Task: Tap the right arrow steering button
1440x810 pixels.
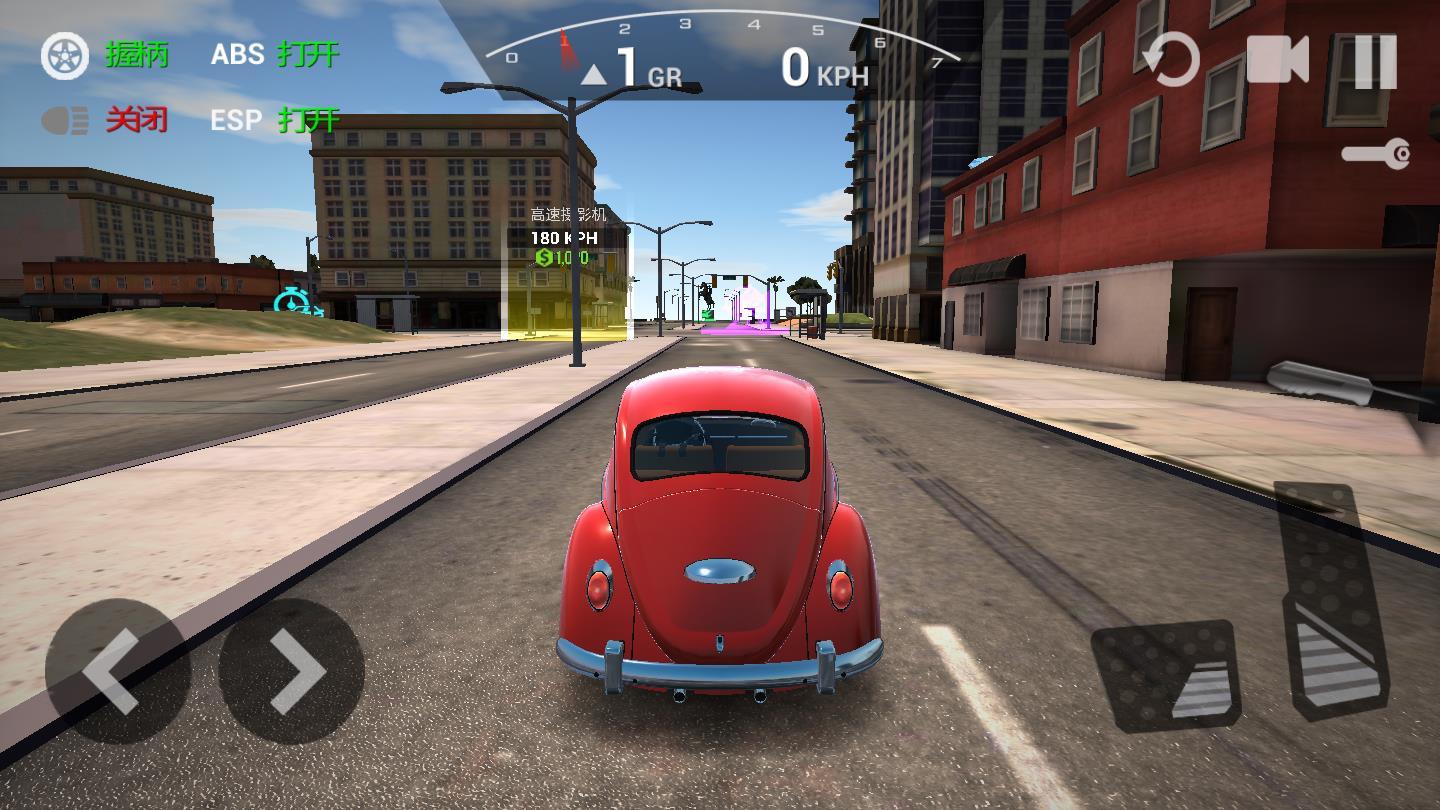Action: point(291,670)
